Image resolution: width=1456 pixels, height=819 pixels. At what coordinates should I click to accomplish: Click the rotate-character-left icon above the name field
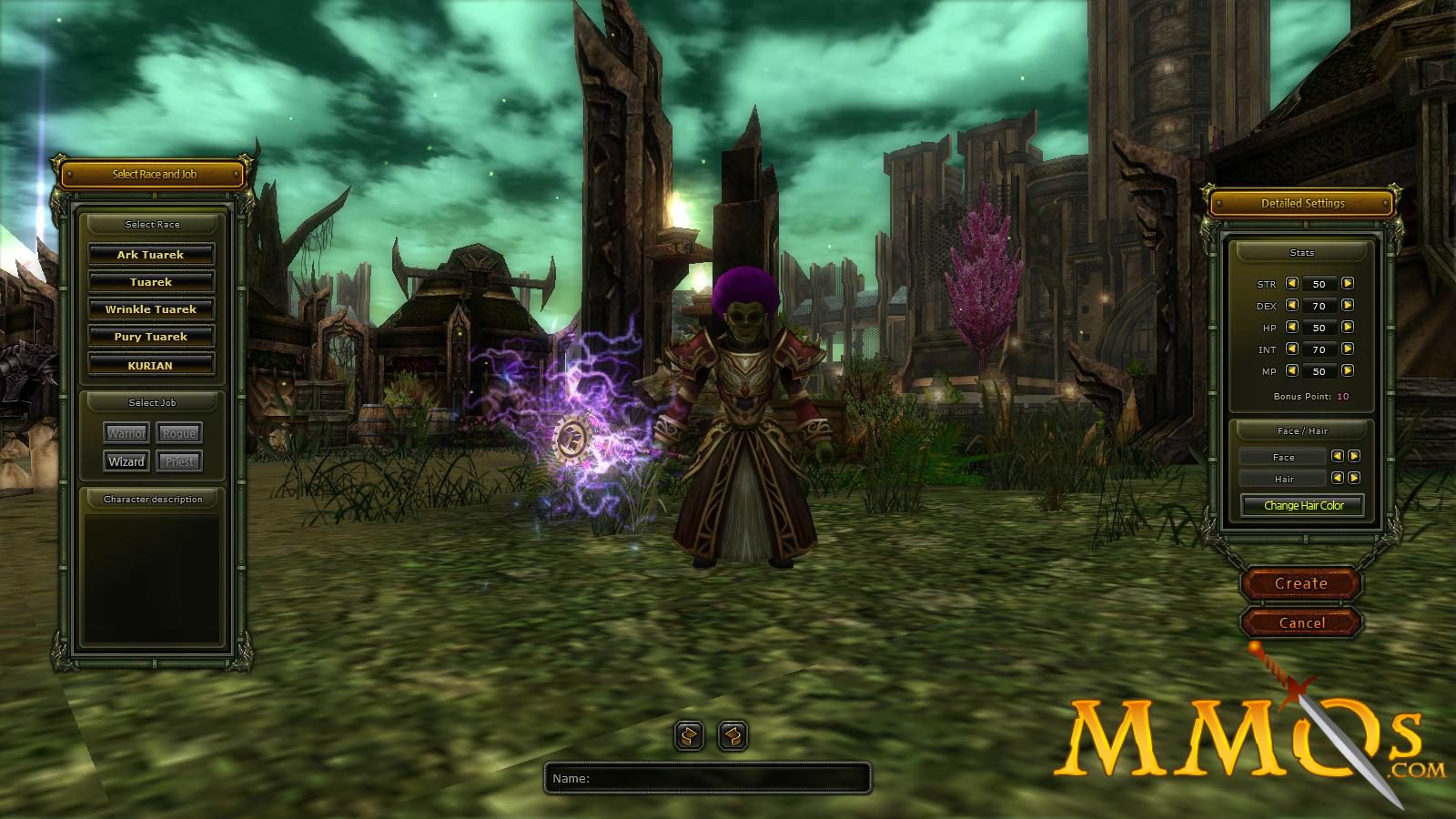pyautogui.click(x=687, y=735)
